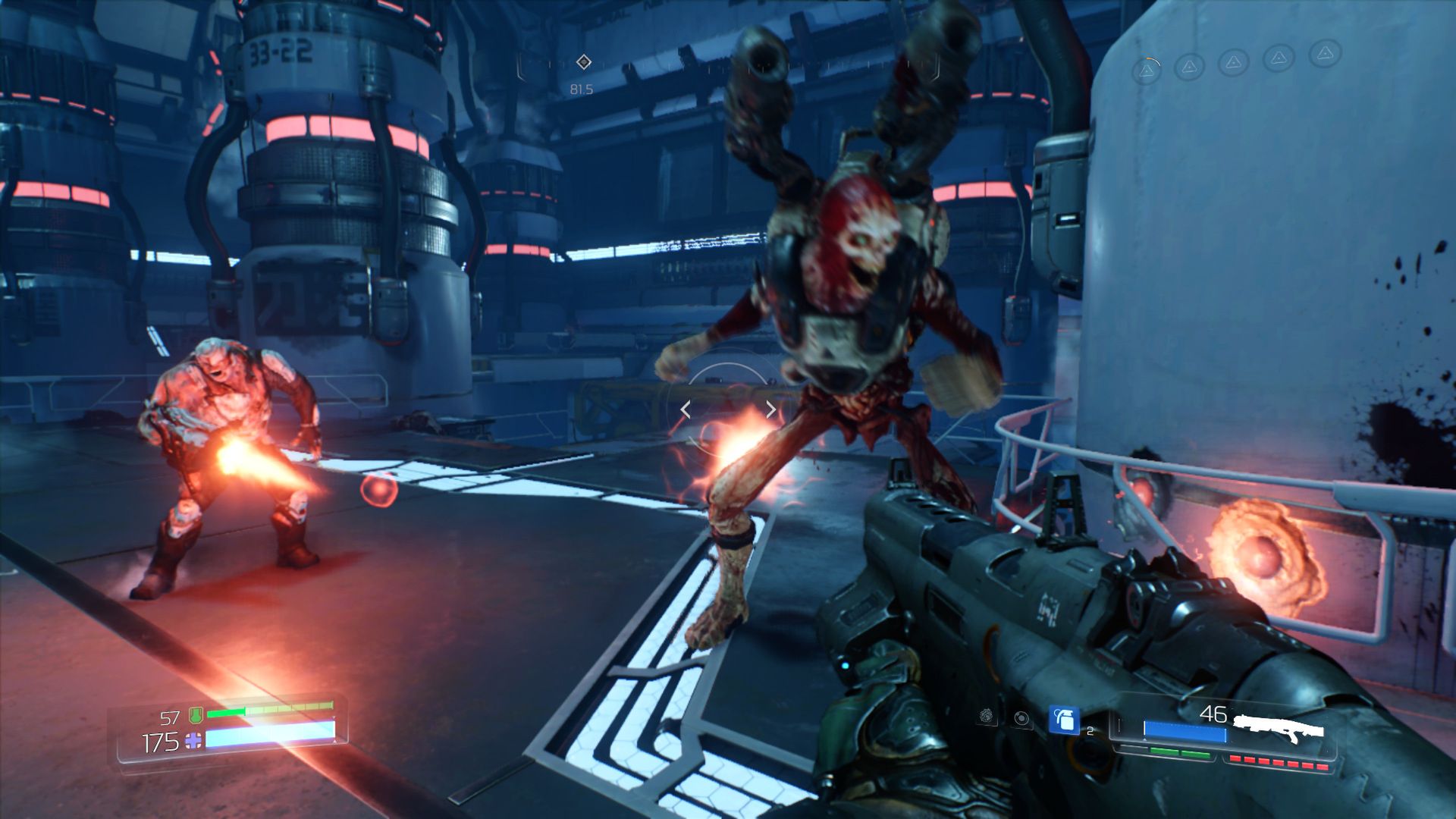1456x819 pixels.
Task: Click the leftmost circular equipment slot icon
Action: (986, 715)
